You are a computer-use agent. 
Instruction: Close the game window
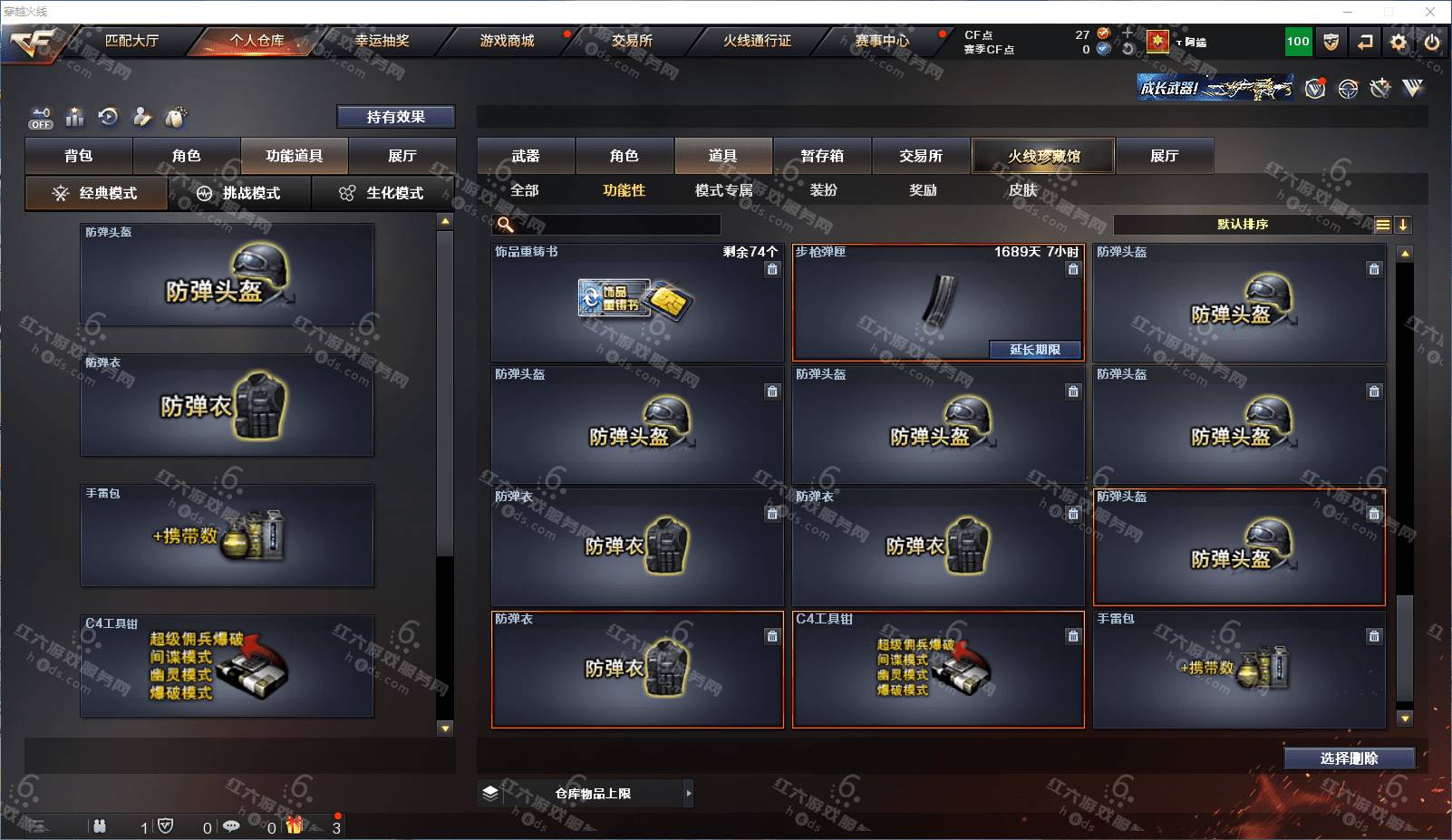[1430, 12]
